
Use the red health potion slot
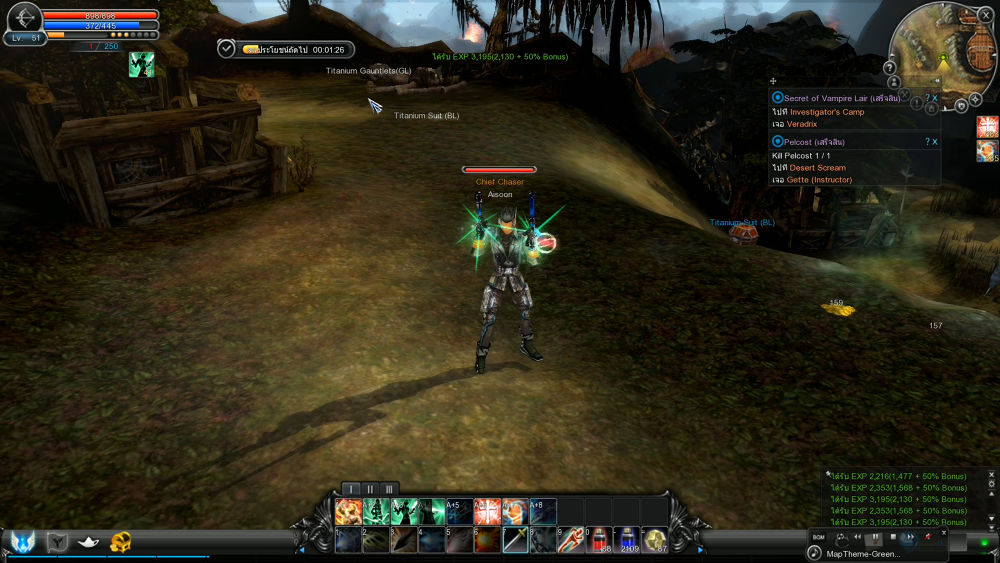click(598, 541)
